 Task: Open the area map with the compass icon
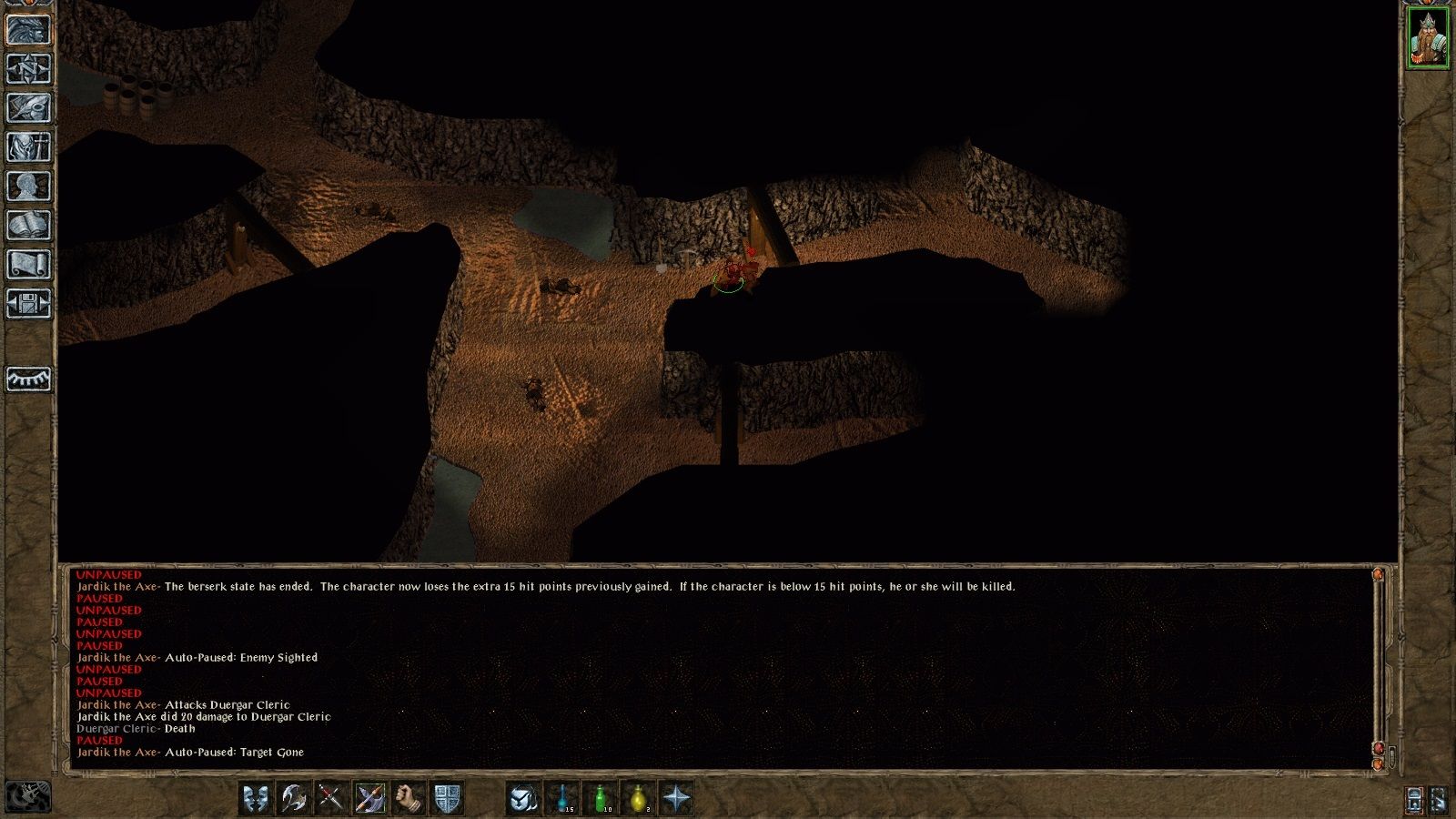[x=28, y=68]
